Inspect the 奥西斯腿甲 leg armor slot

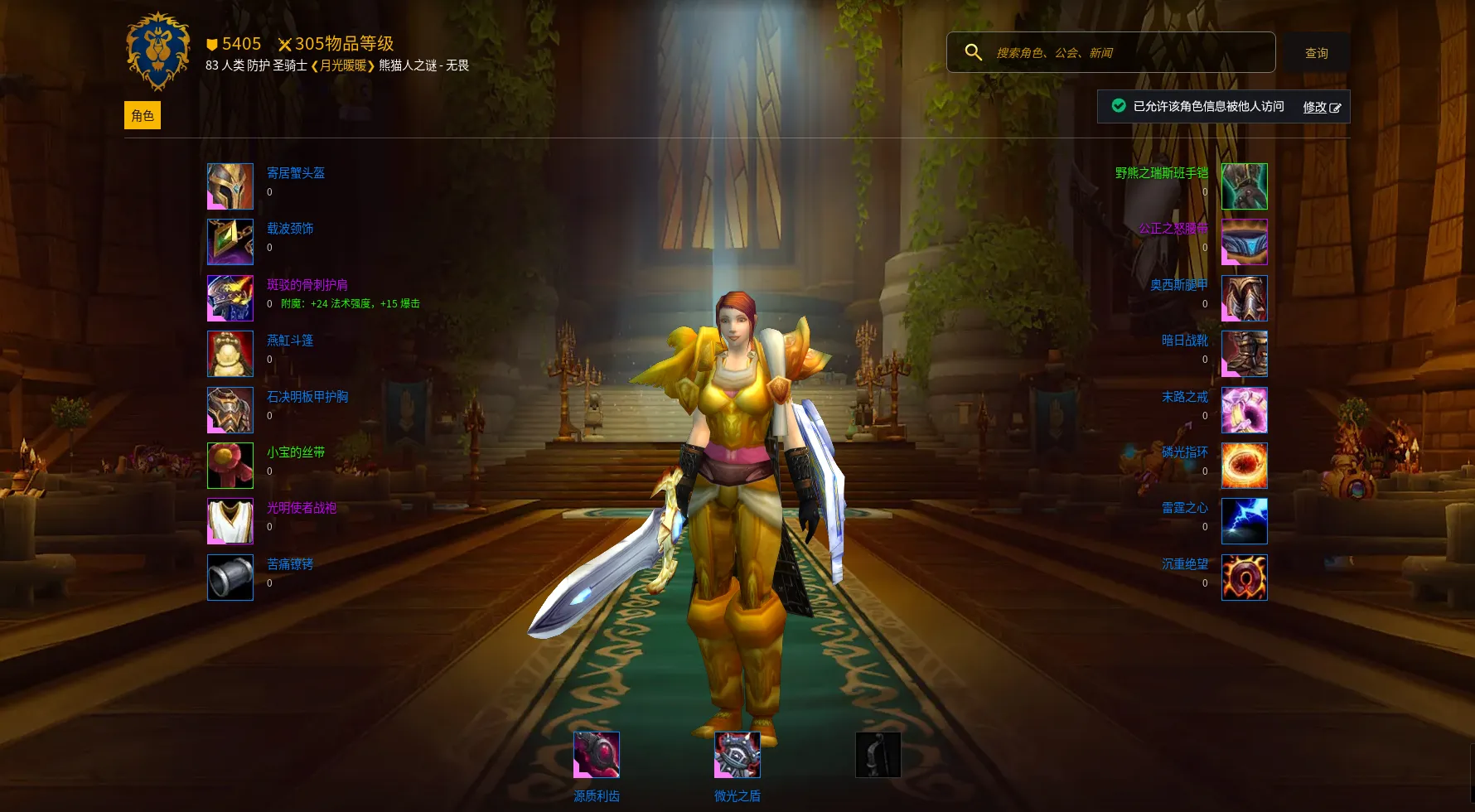[x=1244, y=298]
